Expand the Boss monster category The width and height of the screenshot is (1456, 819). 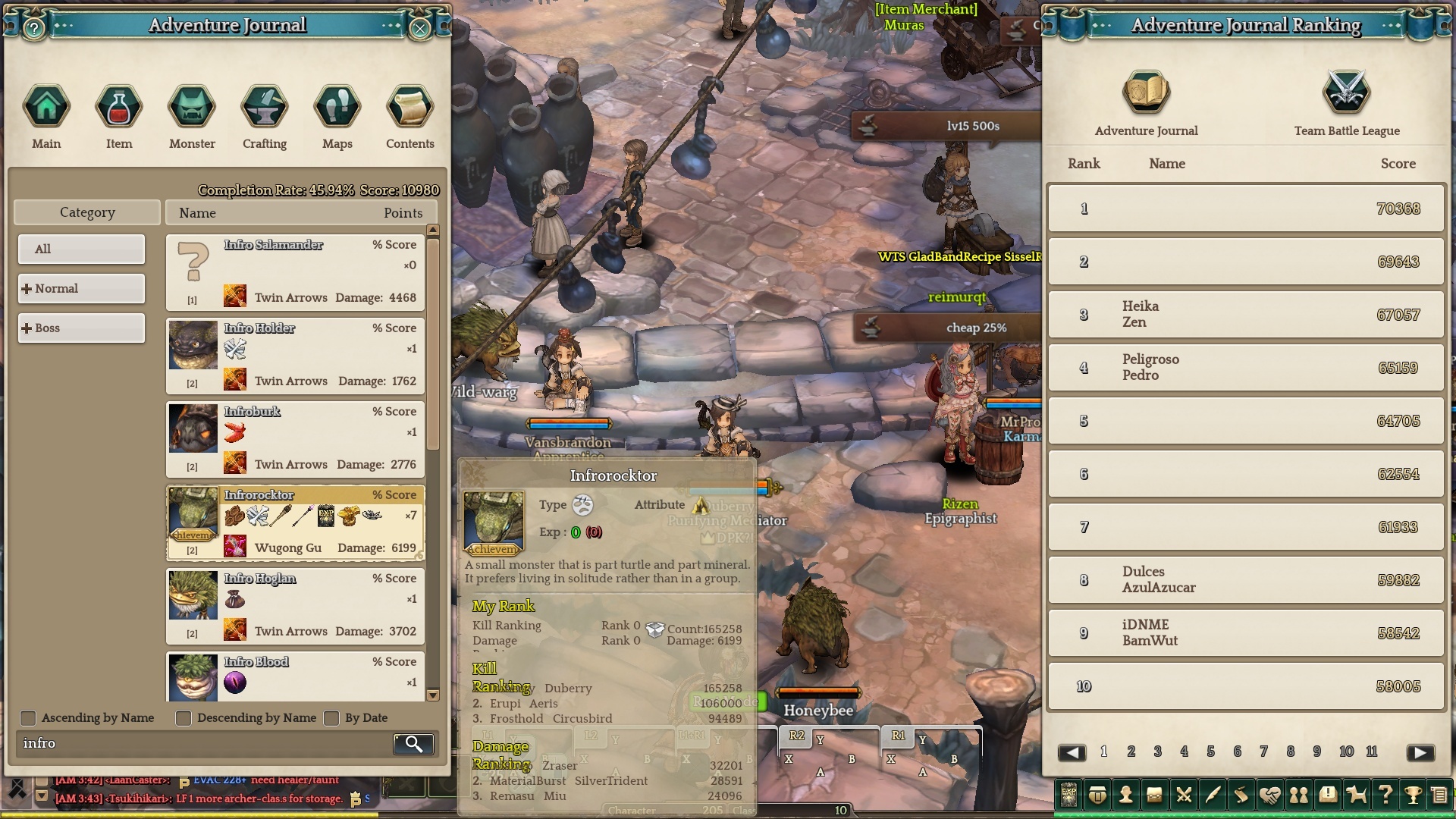tap(81, 328)
